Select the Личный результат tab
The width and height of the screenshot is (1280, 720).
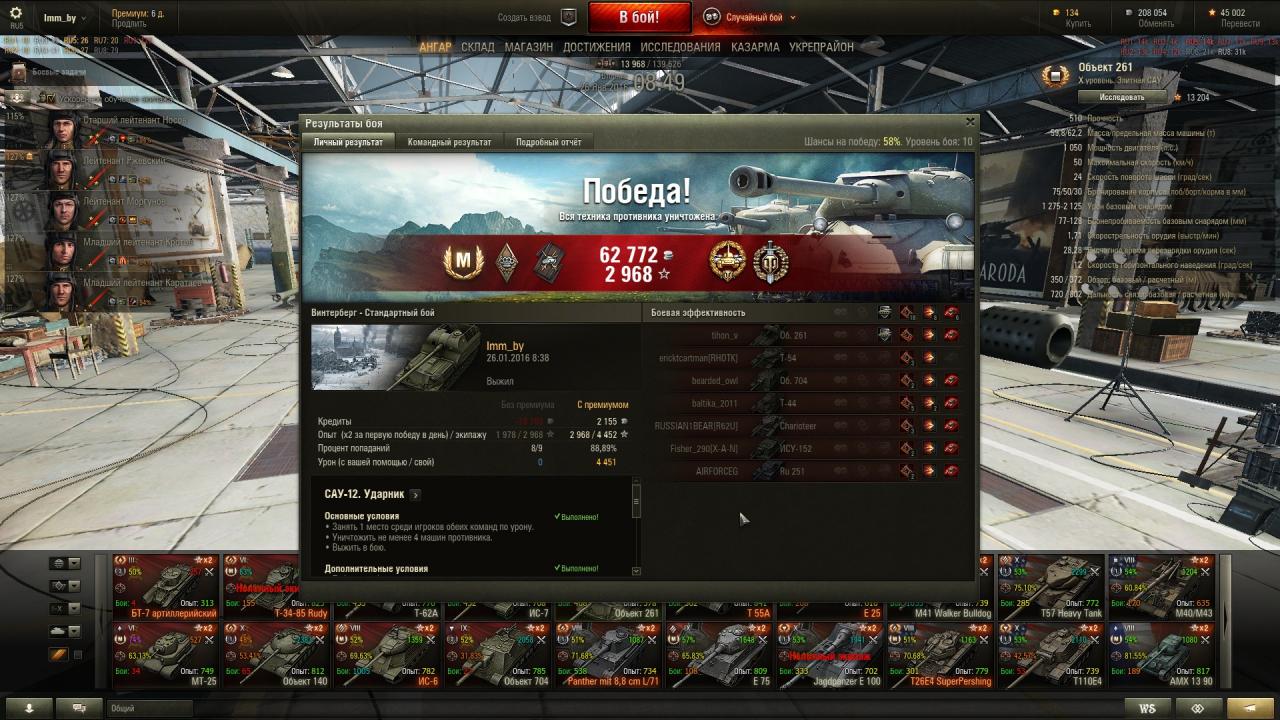(x=348, y=142)
